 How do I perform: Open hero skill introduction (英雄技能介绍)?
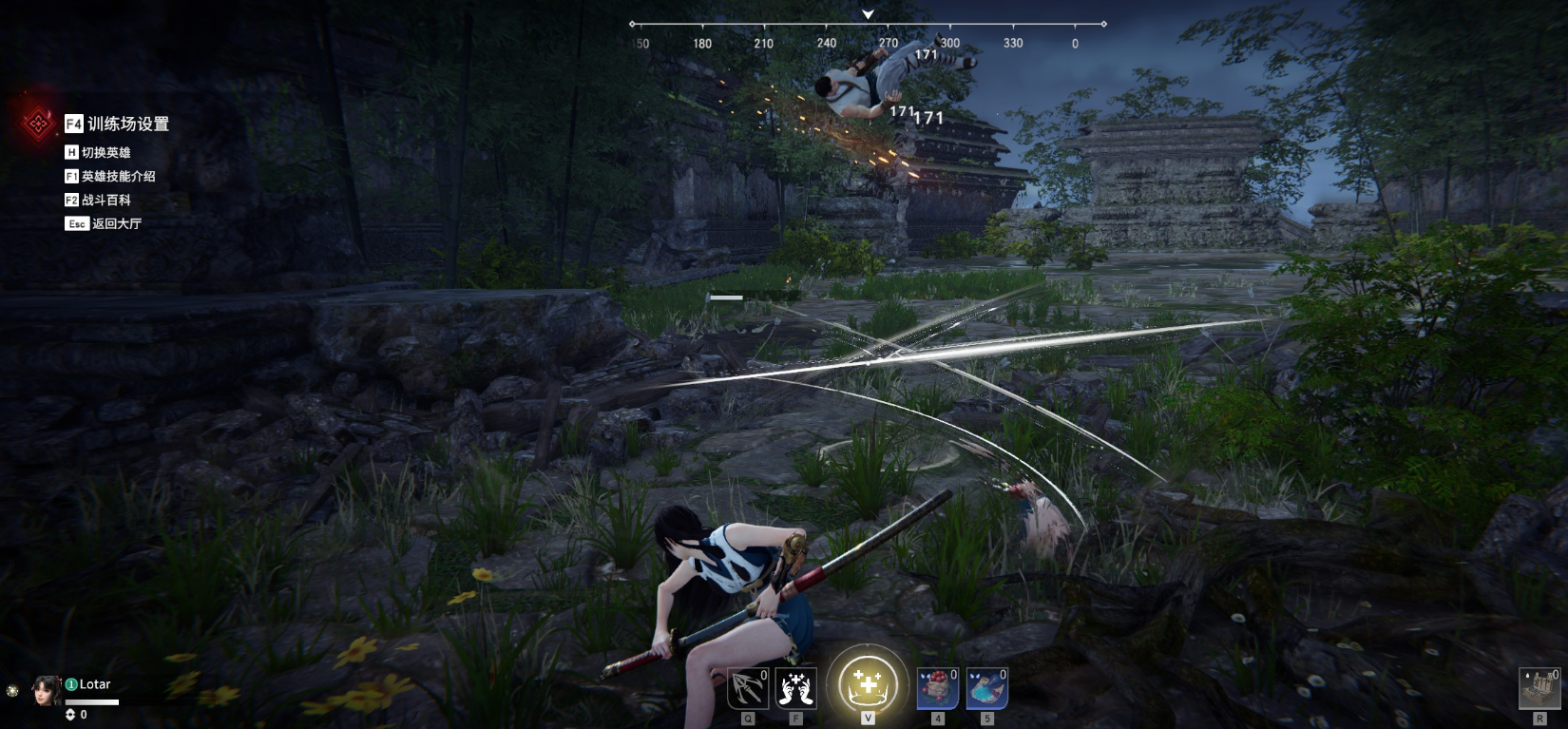109,176
